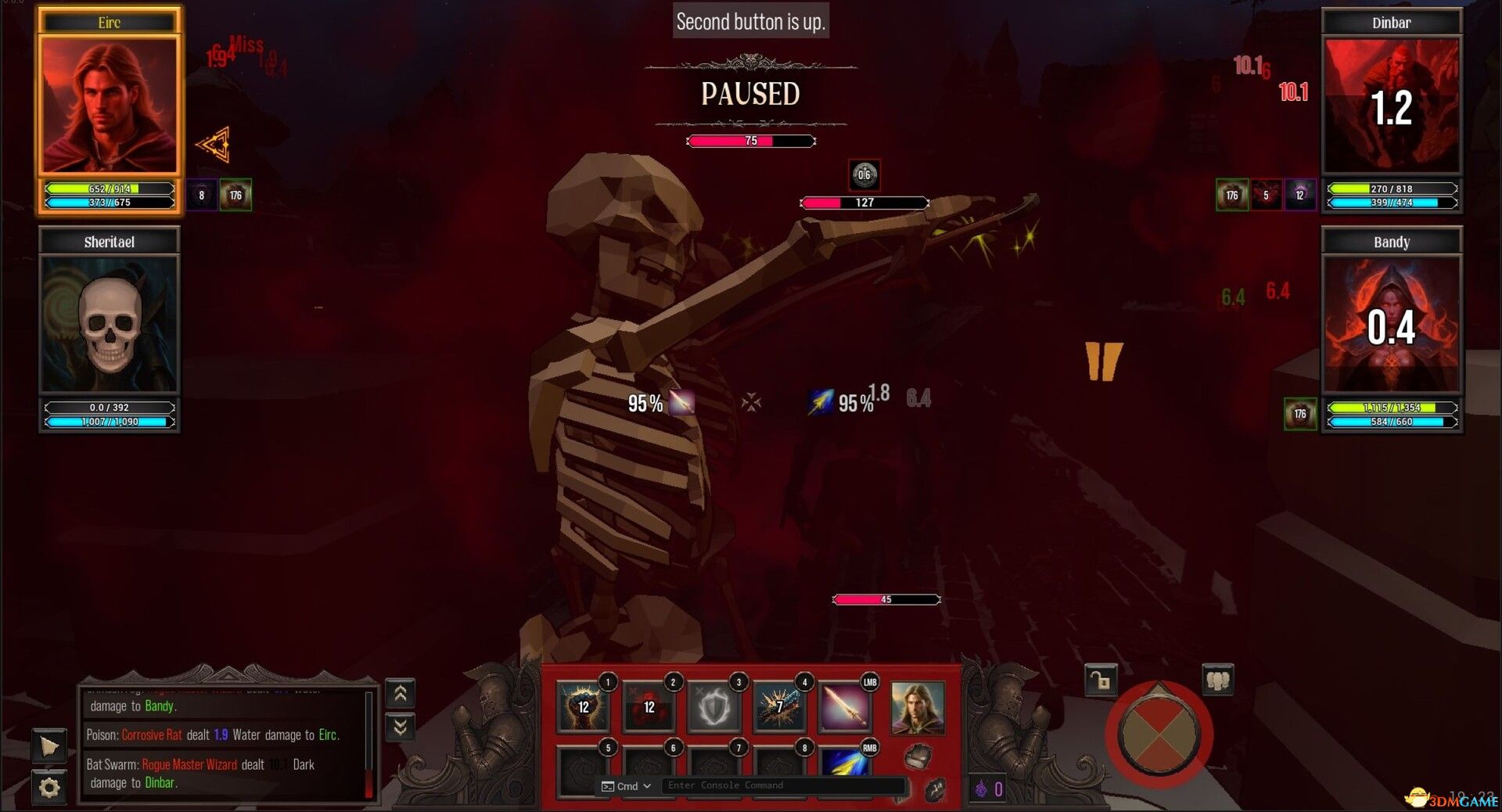The width and height of the screenshot is (1502, 812).
Task: Click the party group button above the compass
Action: (x=1217, y=681)
